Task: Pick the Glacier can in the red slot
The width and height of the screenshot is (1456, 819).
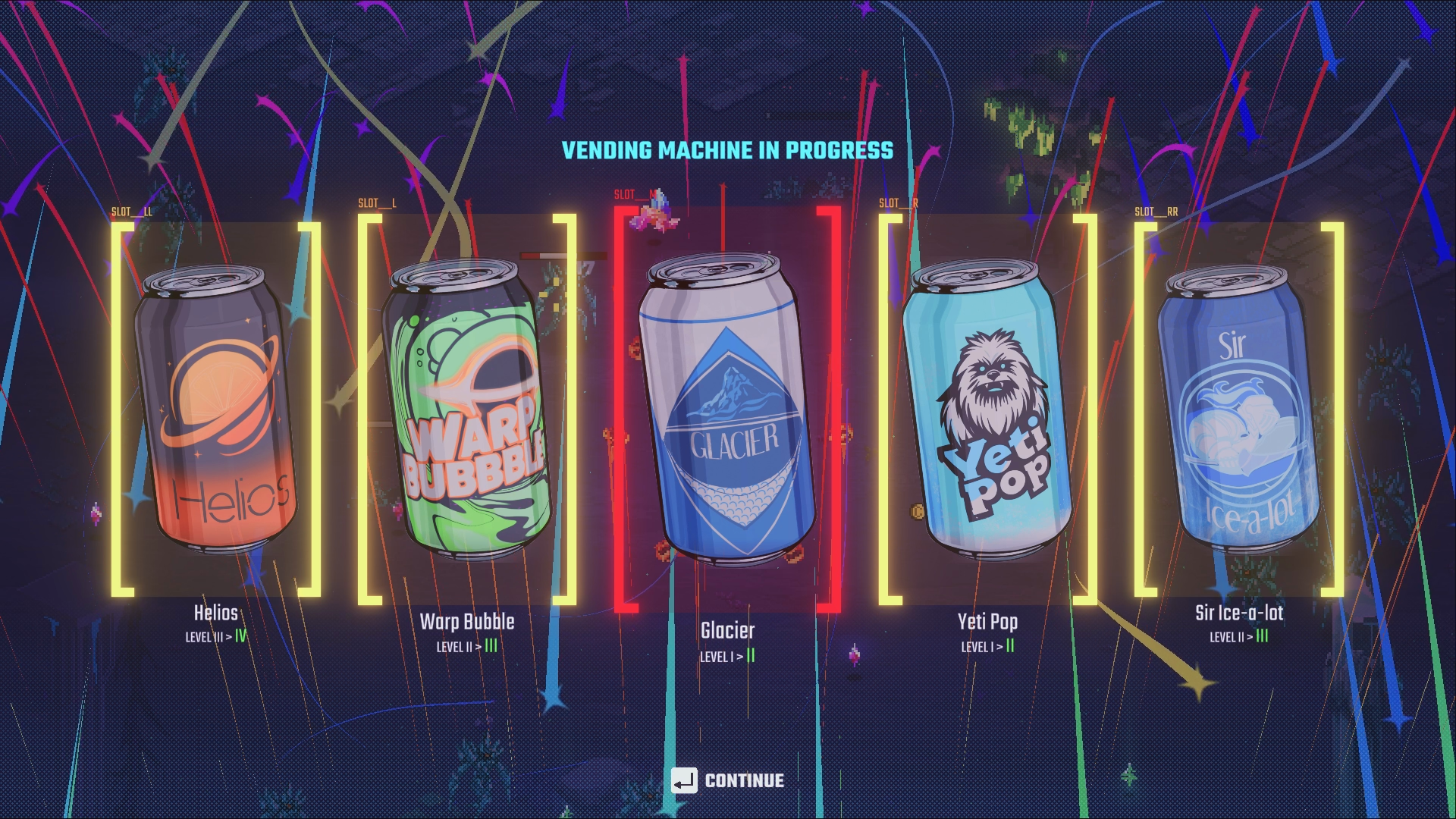Action: pos(728,409)
